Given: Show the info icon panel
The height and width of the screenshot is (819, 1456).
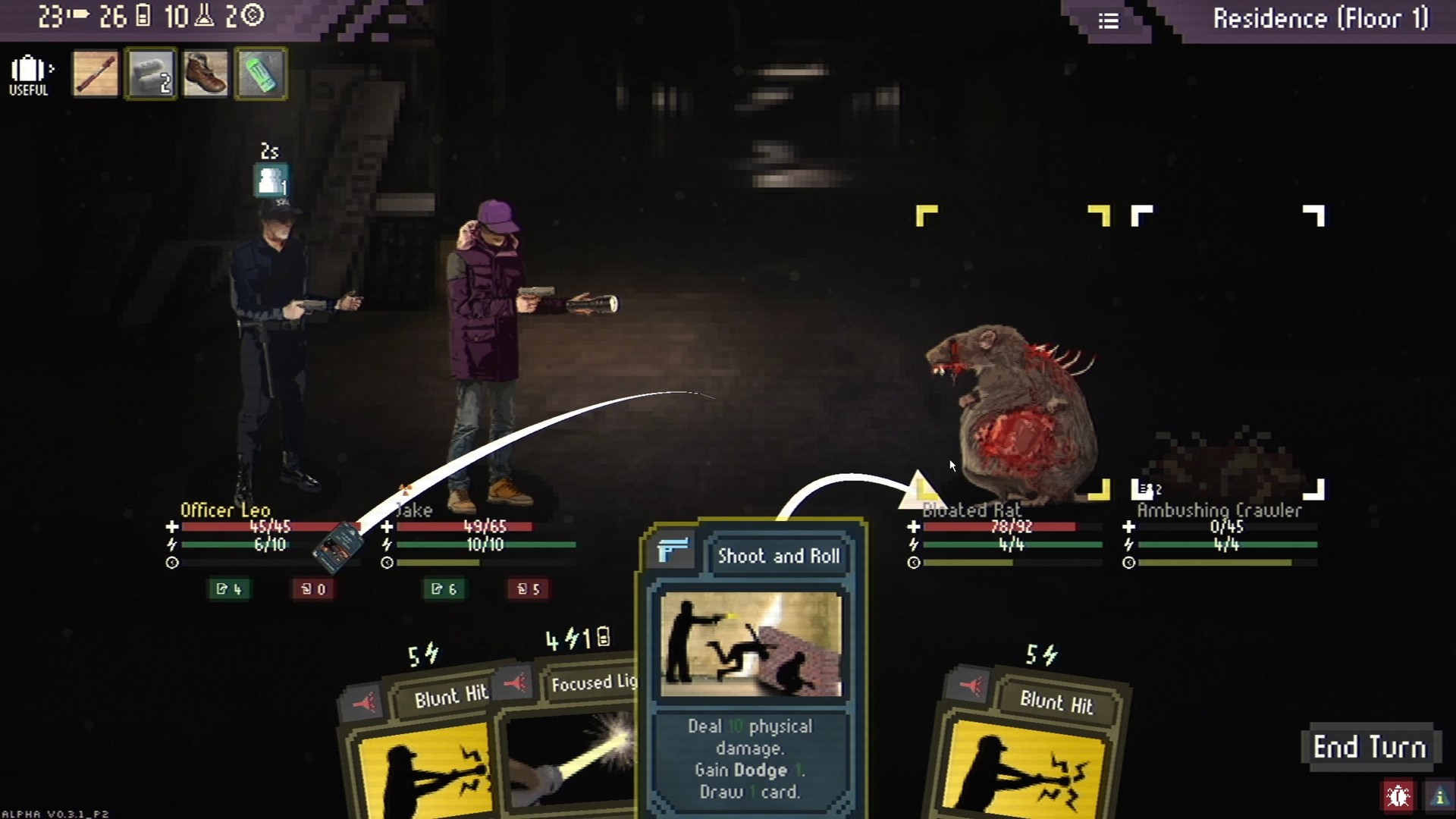Looking at the screenshot, I should [x=1439, y=796].
